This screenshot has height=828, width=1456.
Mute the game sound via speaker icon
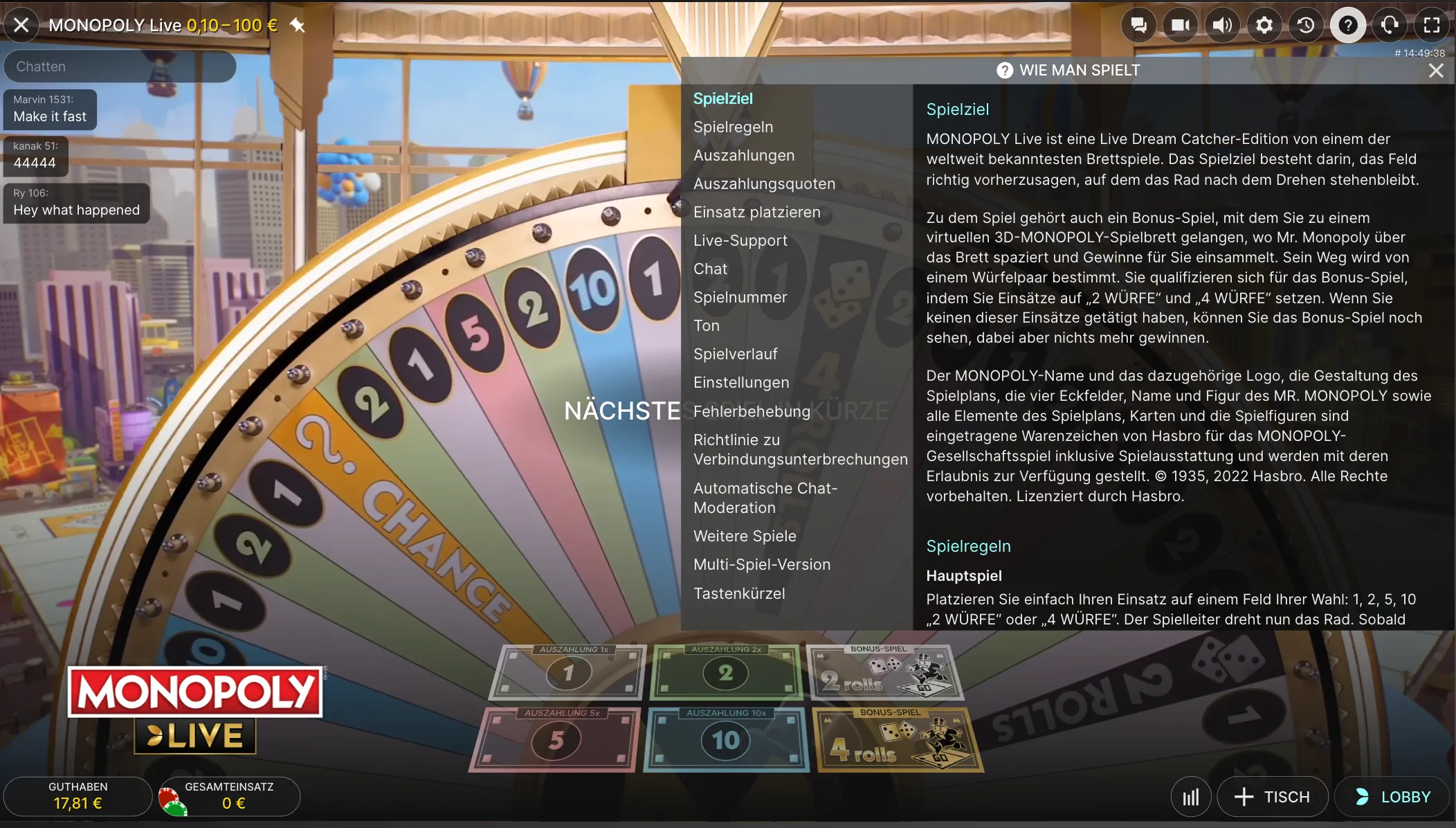tap(1221, 24)
